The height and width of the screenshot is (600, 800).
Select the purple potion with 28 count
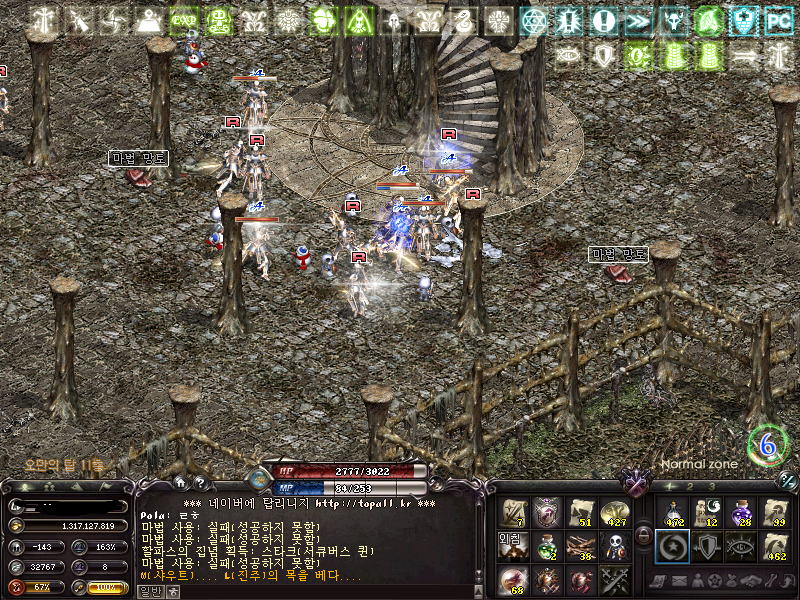(x=740, y=512)
